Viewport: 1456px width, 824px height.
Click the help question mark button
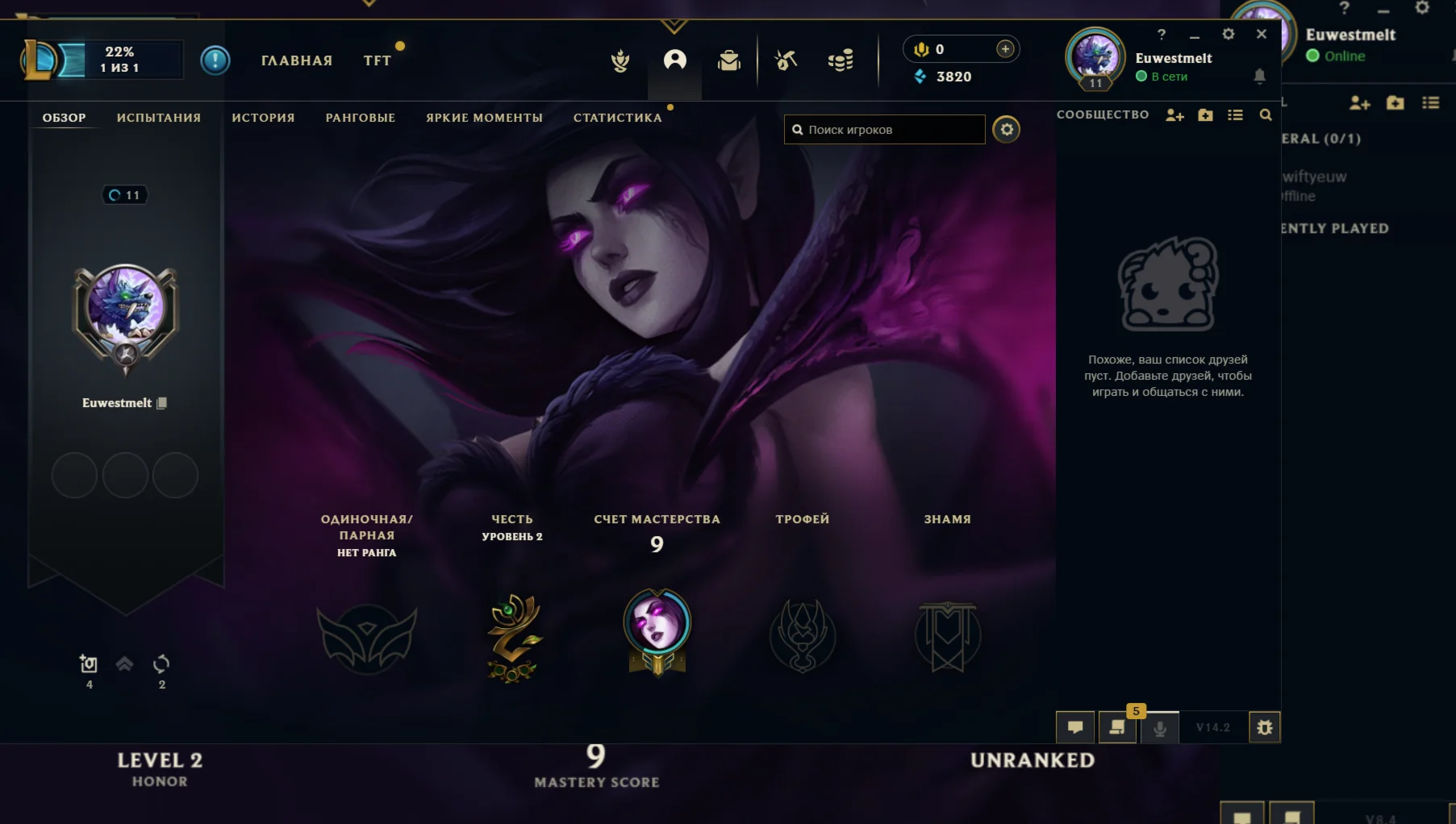pos(1162,35)
